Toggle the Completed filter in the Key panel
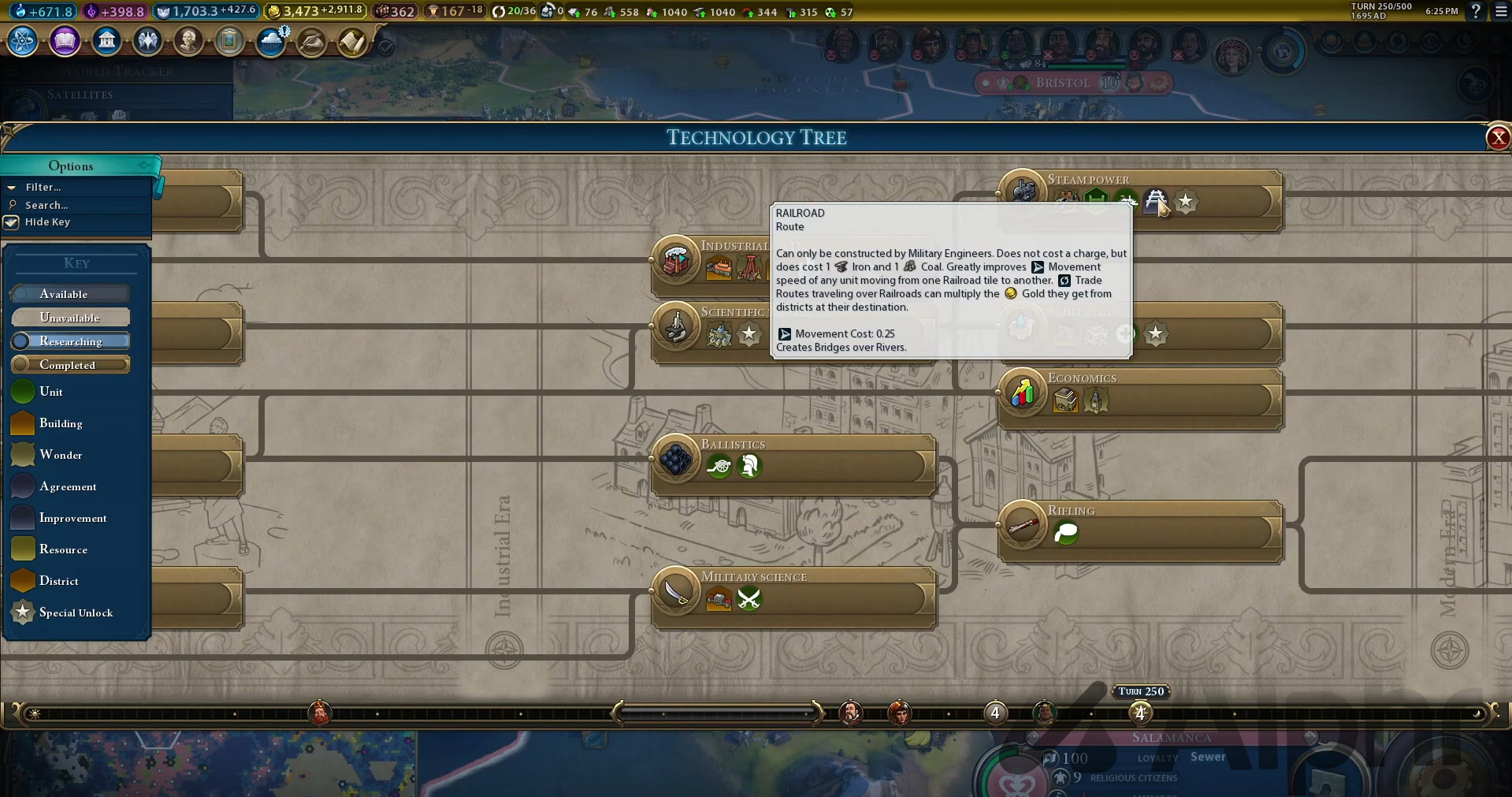 point(70,364)
